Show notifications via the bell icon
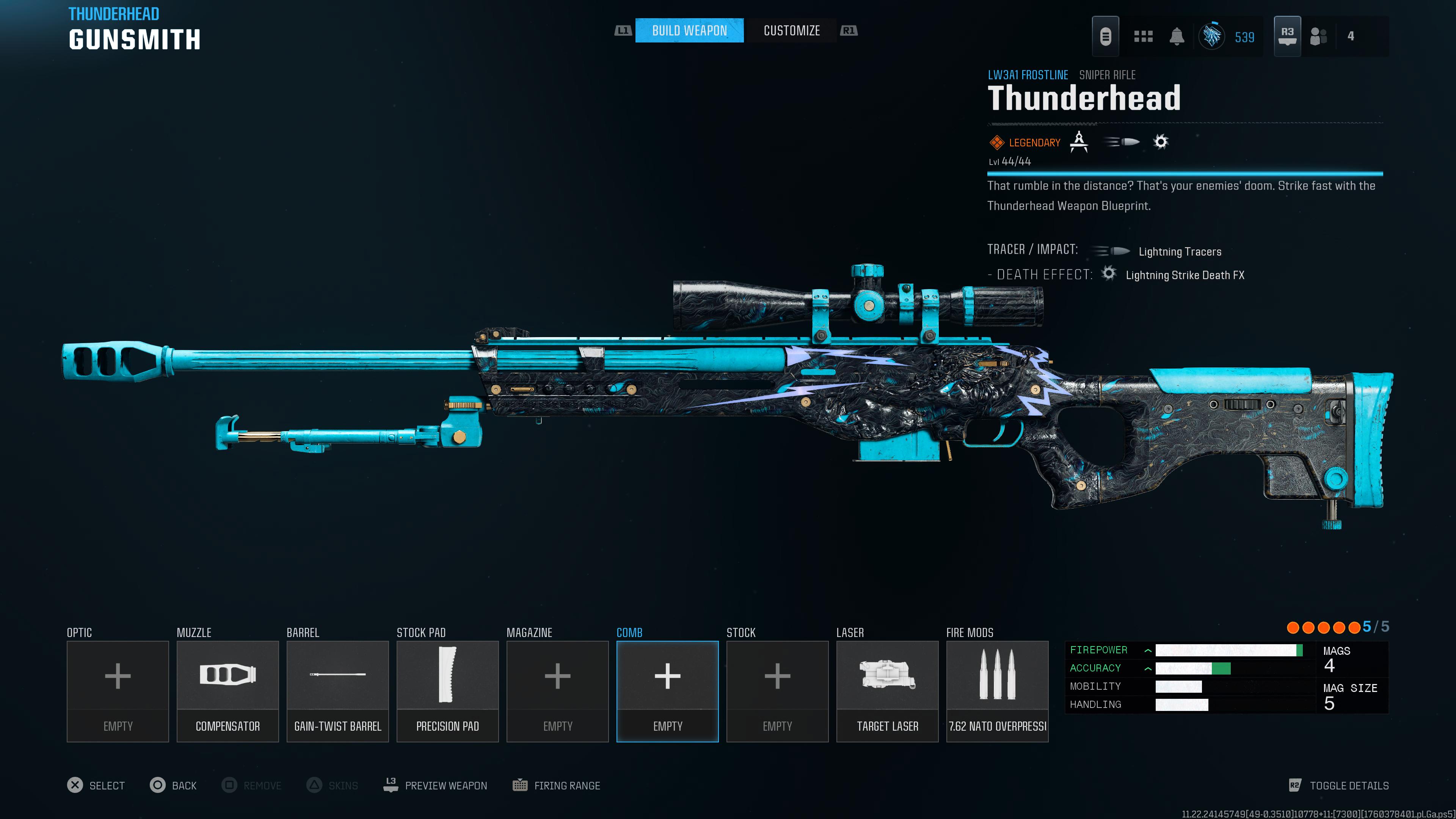 [1176, 37]
